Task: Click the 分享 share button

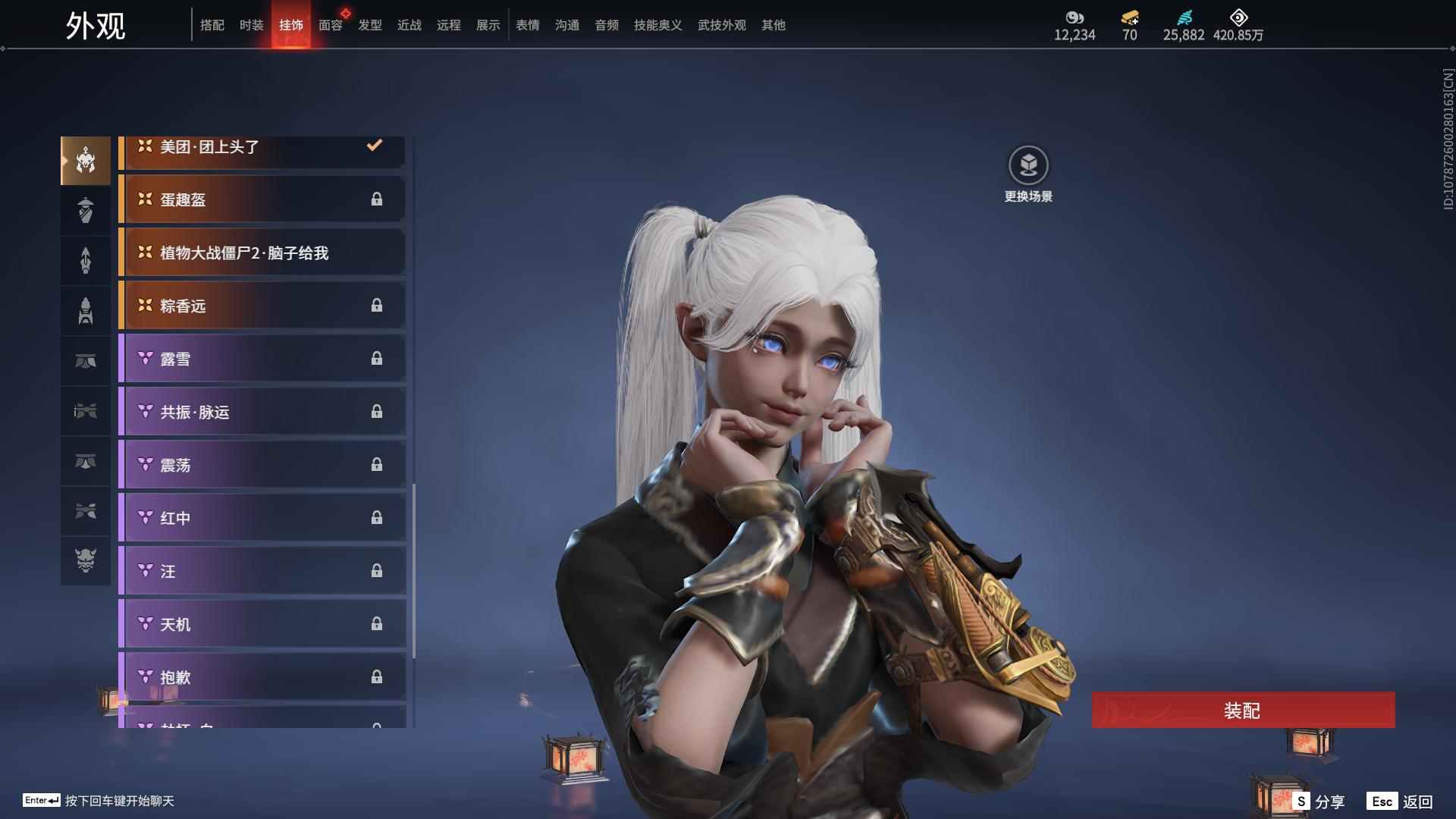Action: pos(1319,802)
